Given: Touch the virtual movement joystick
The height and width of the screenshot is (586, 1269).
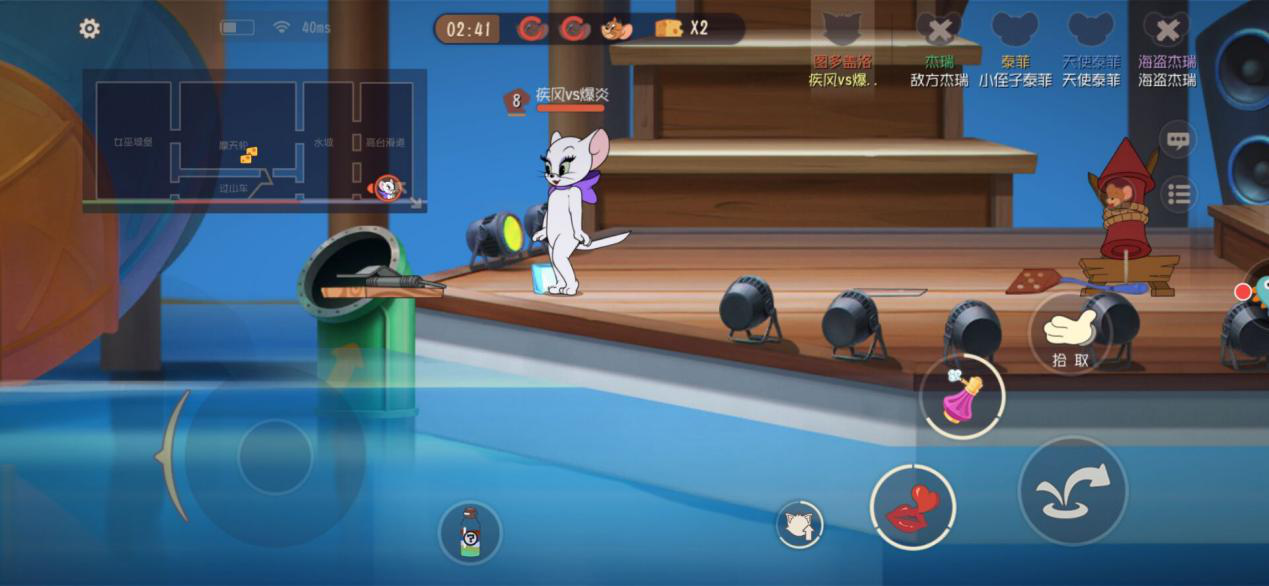Looking at the screenshot, I should pos(275,456).
